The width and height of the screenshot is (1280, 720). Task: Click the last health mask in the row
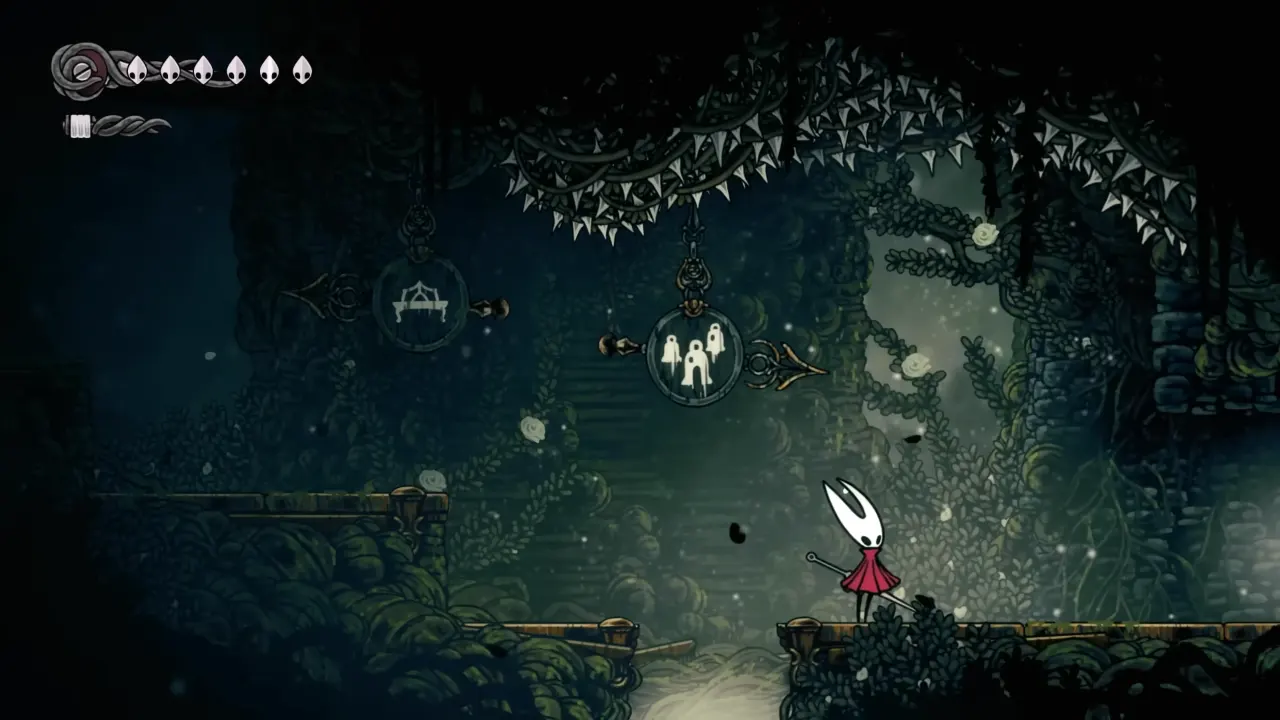(303, 70)
